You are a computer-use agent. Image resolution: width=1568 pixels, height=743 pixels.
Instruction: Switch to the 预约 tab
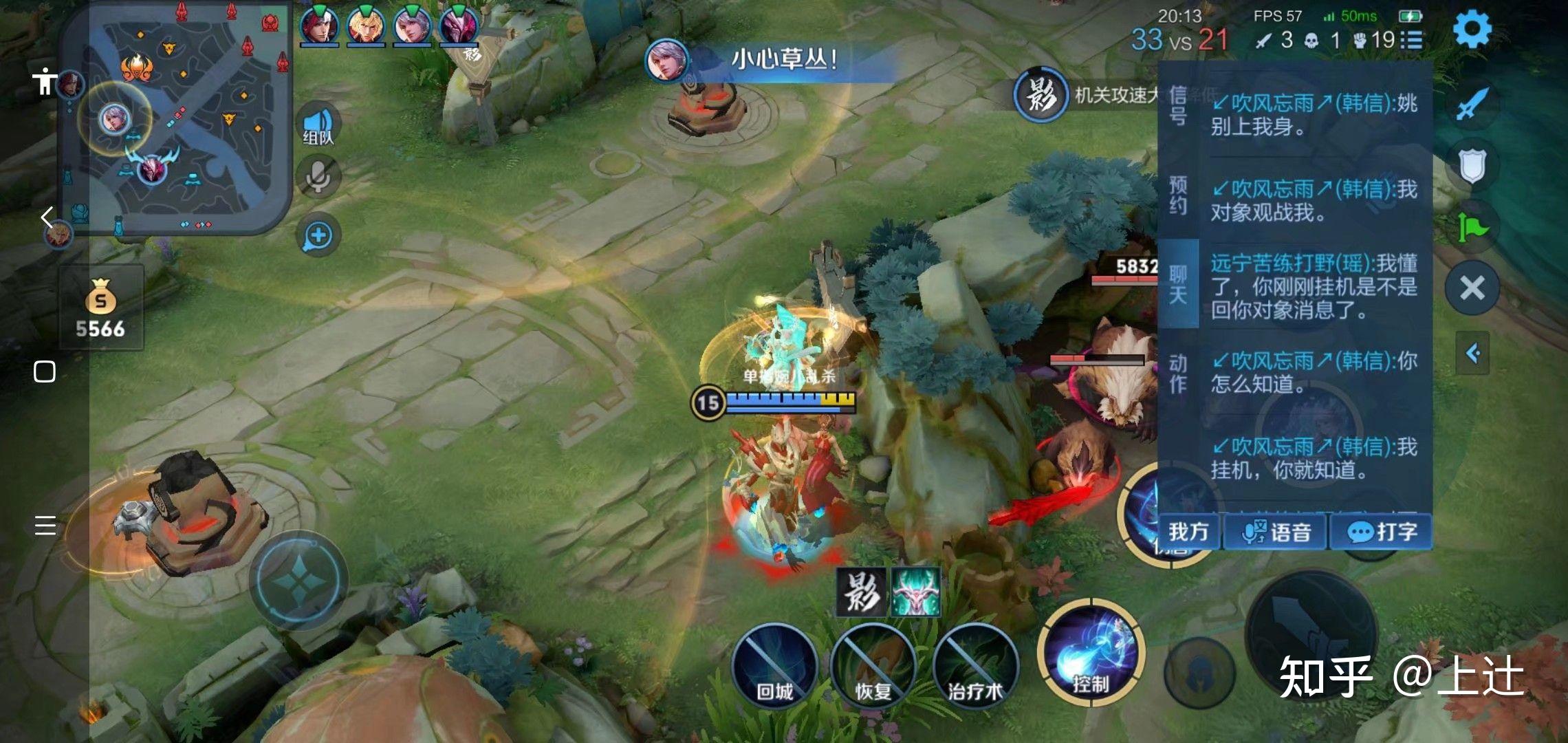click(x=1178, y=195)
